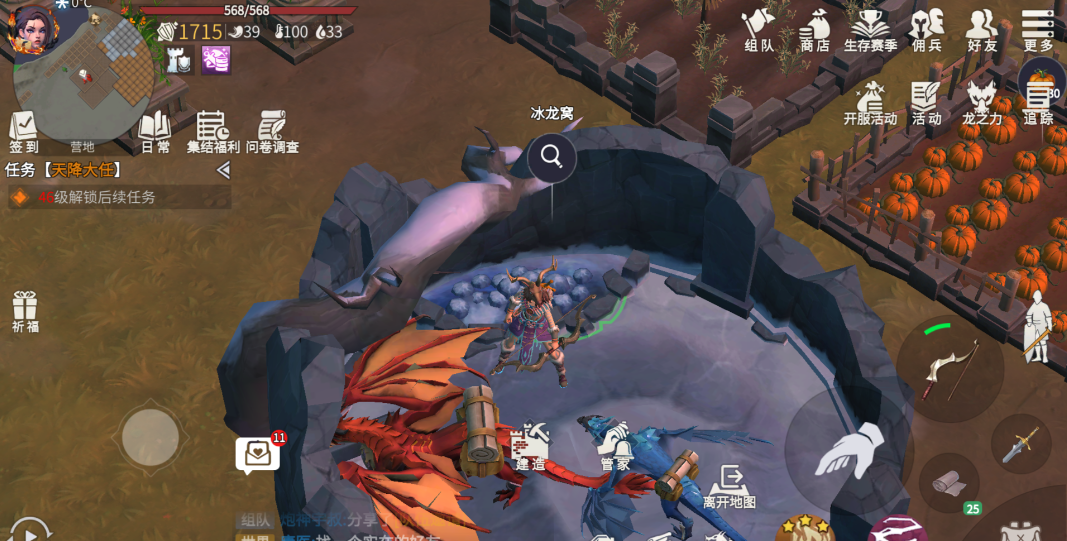Open the 祈福 blessing gift
The width and height of the screenshot is (1067, 541).
(25, 310)
